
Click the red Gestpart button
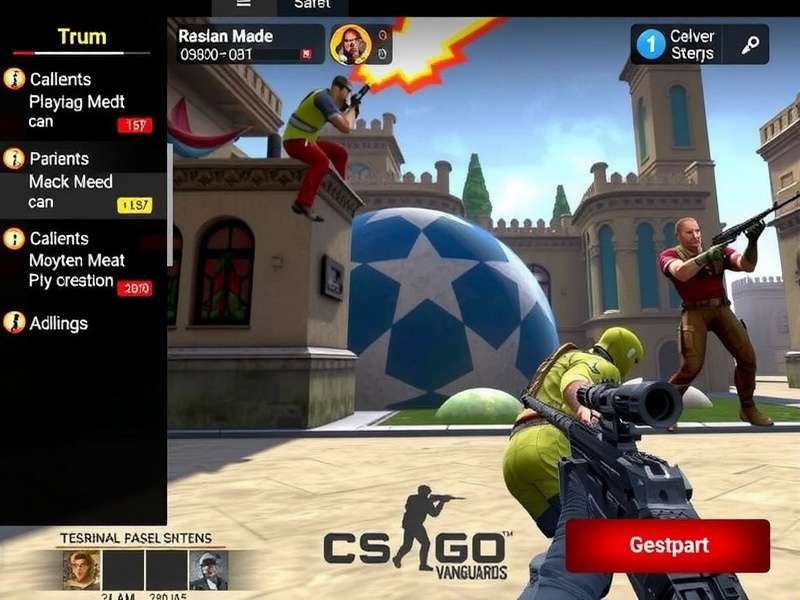tap(668, 546)
